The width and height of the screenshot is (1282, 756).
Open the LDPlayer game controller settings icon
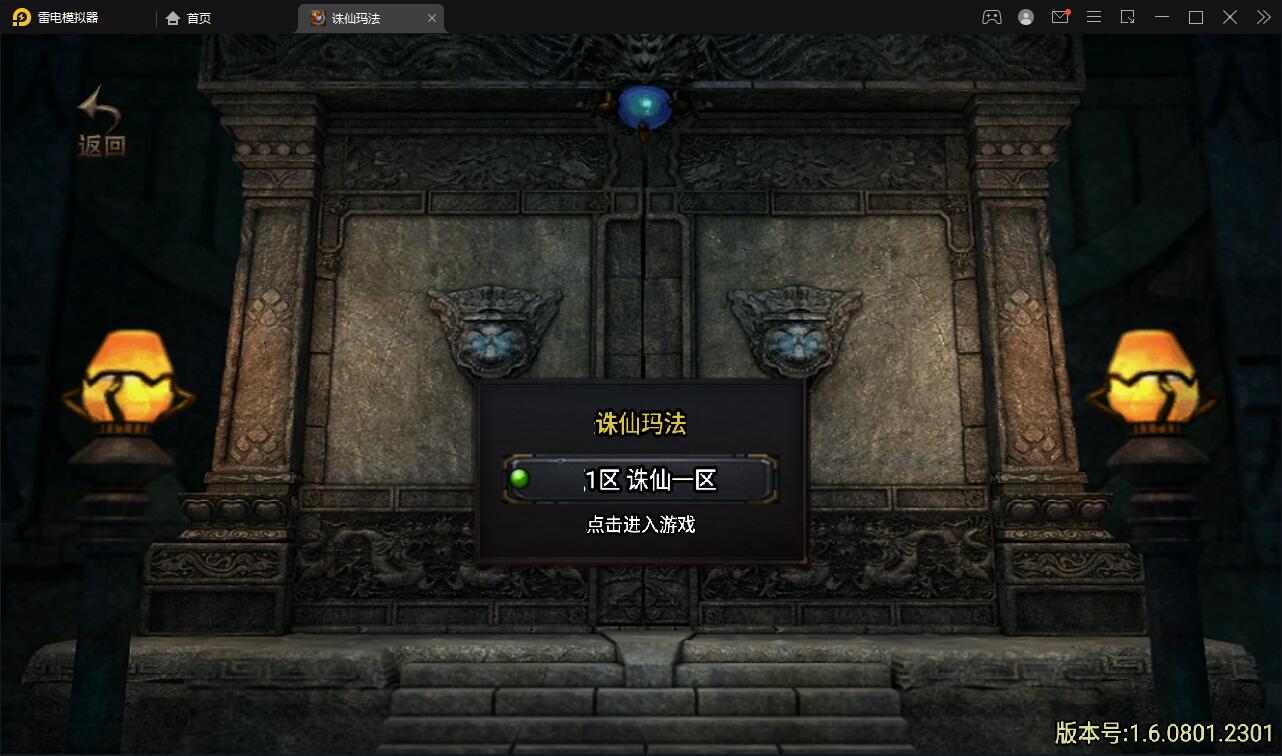pyautogui.click(x=992, y=17)
